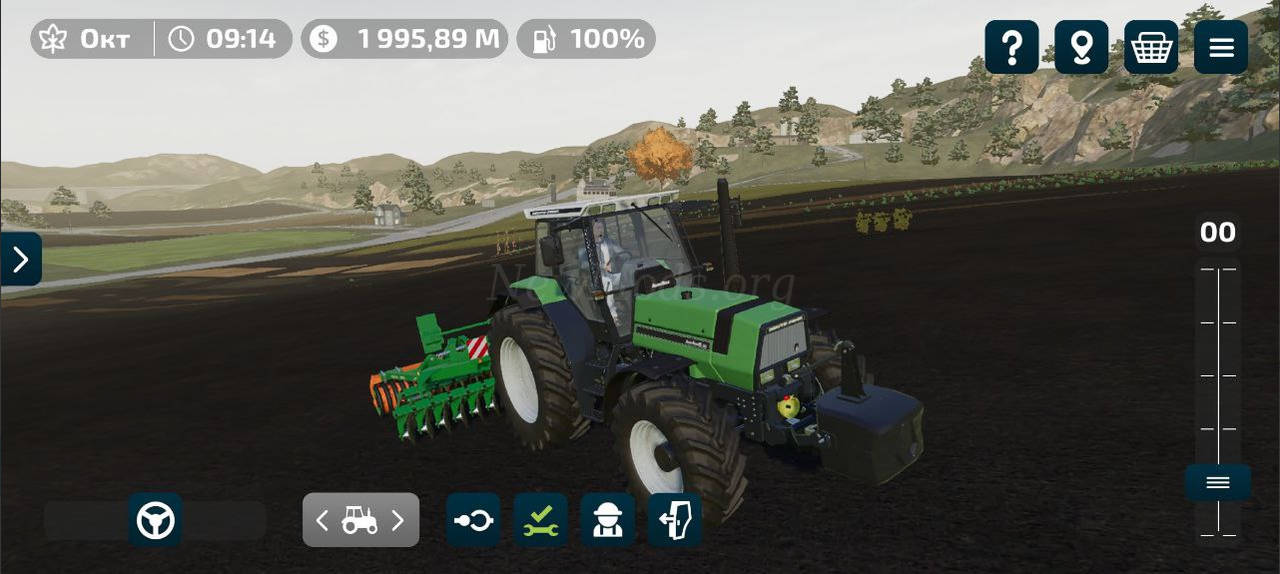
Task: Open the map with the location pin icon
Action: pyautogui.click(x=1081, y=47)
